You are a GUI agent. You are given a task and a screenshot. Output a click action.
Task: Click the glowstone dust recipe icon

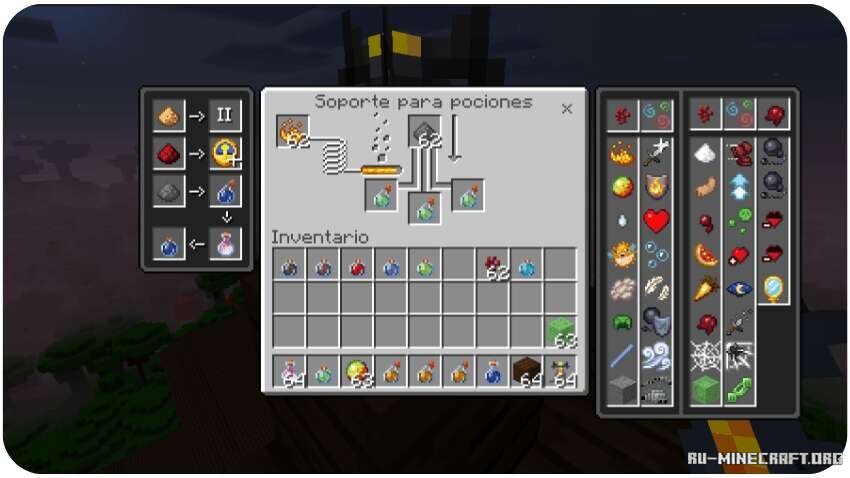169,117
